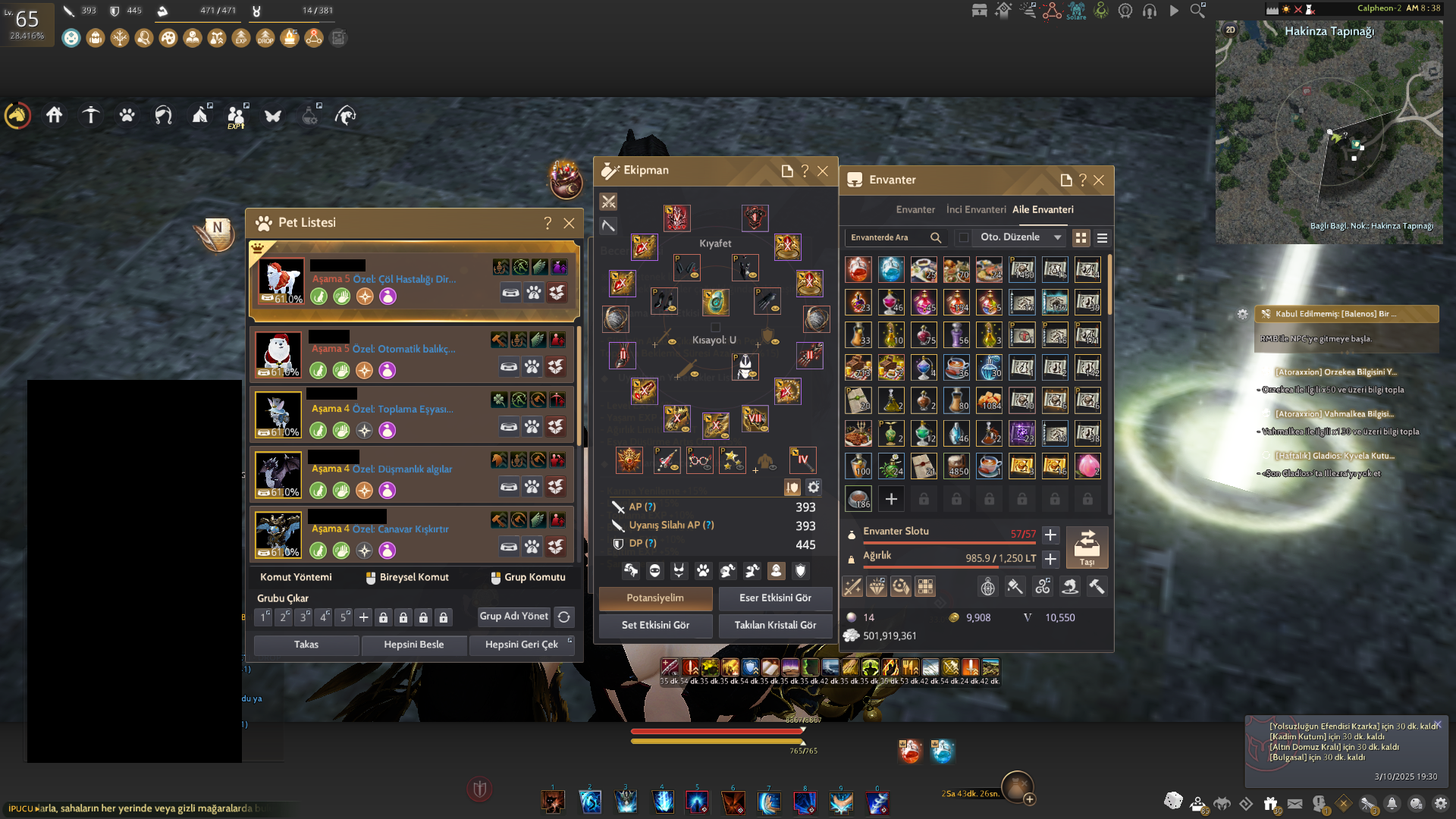Screen dimensions: 1456x819
Task: Open the Hakinza Tapınağı minimap
Action: [x=1329, y=133]
